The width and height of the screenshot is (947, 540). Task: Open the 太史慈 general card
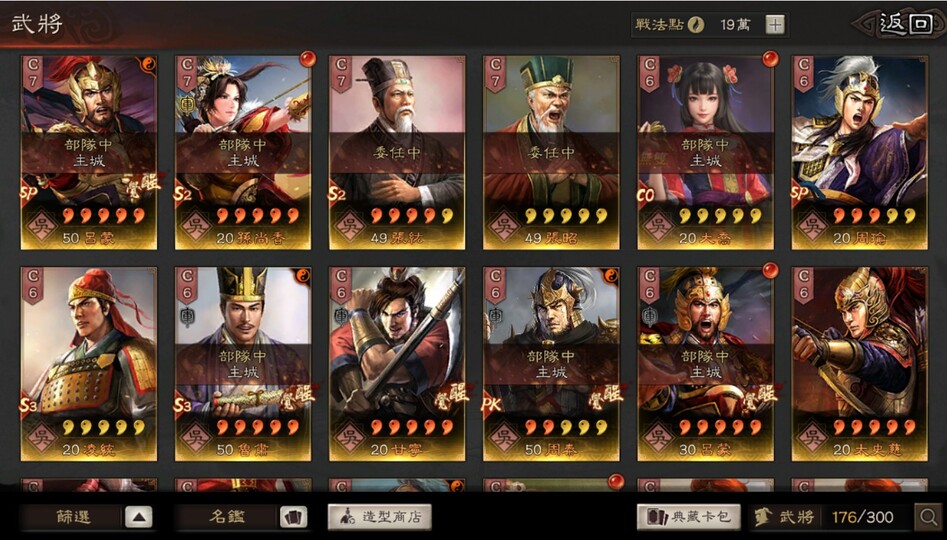[859, 363]
